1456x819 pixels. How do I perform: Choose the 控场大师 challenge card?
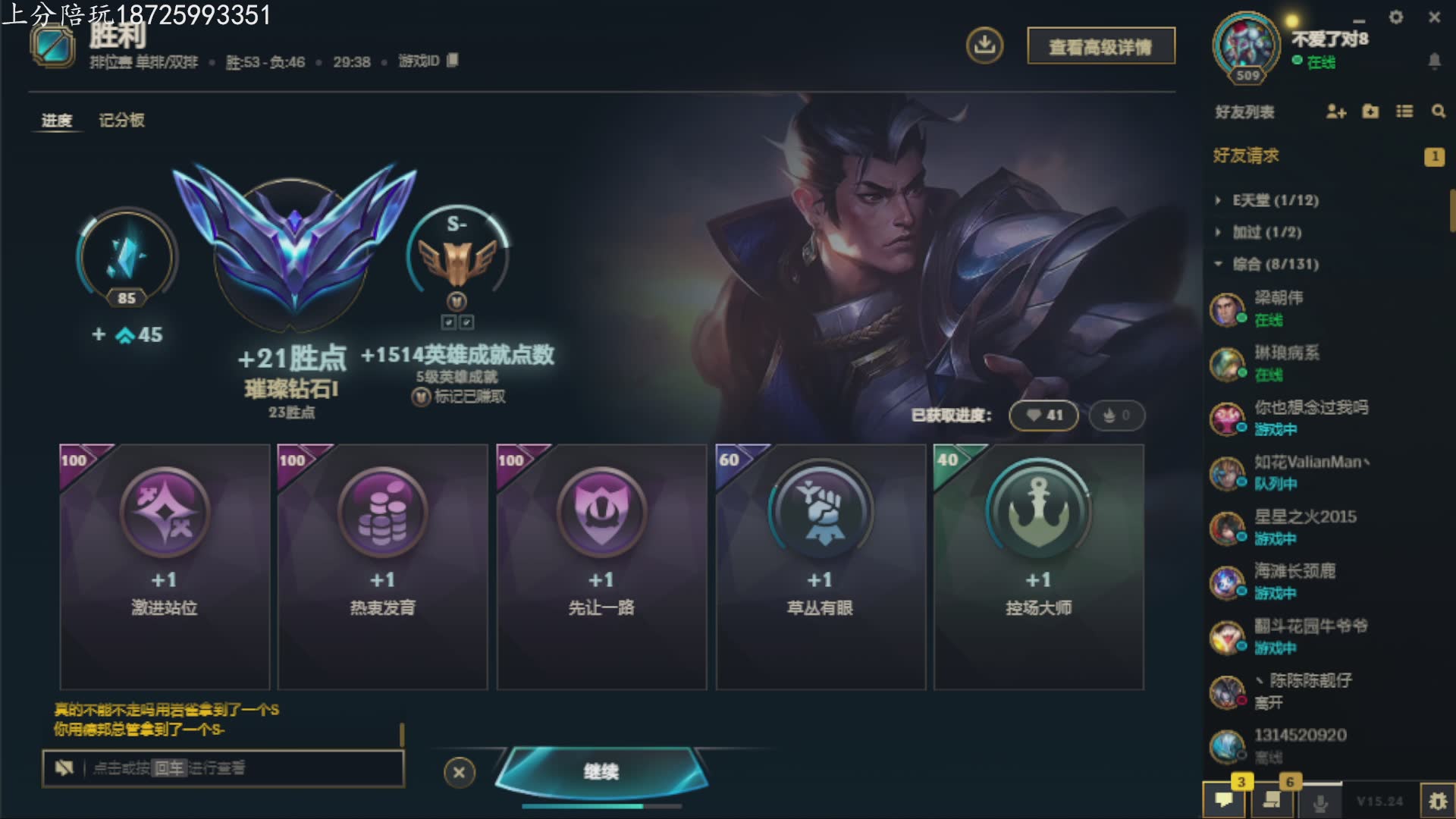[1038, 566]
